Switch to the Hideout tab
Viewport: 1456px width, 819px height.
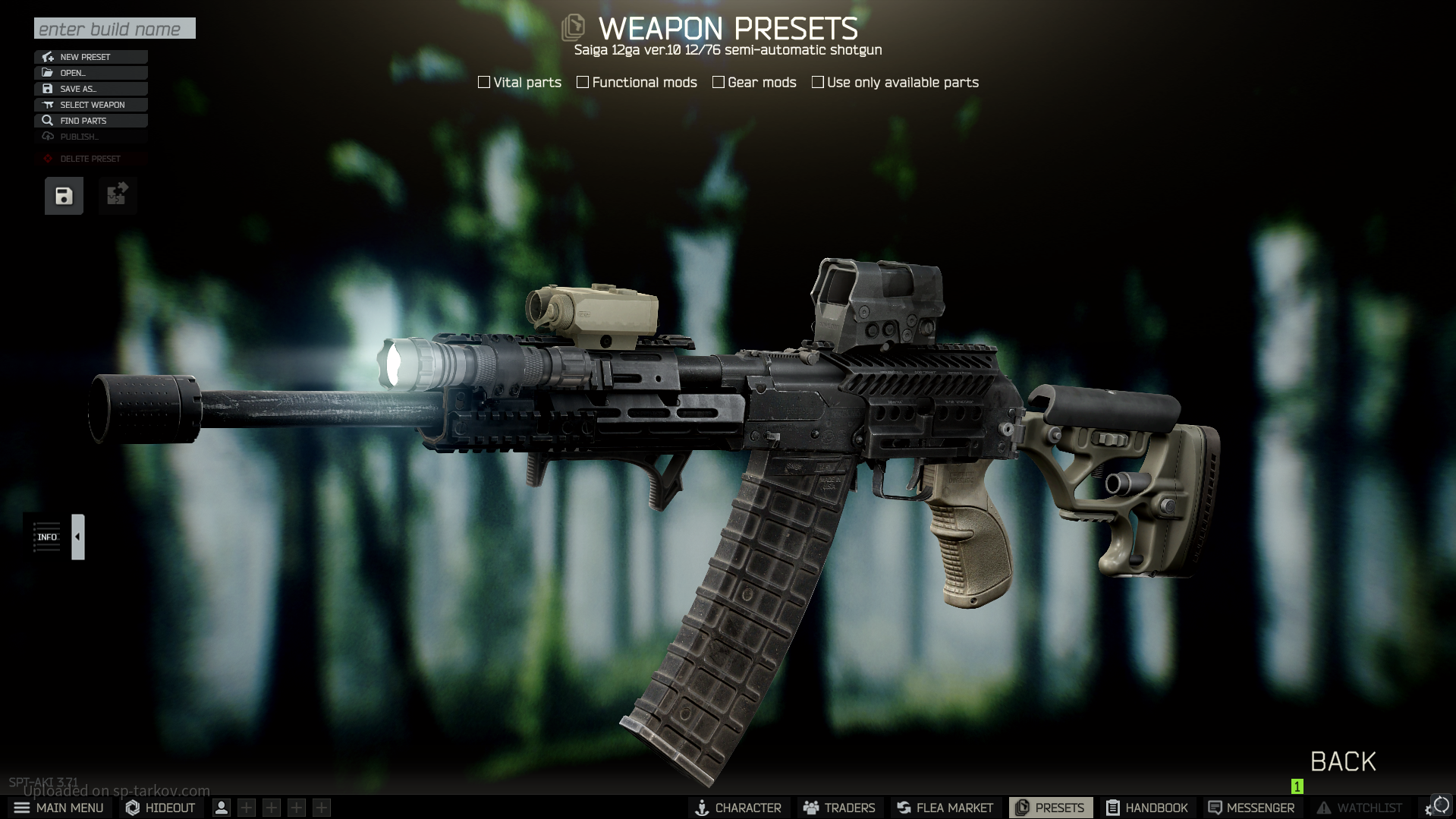[x=160, y=808]
